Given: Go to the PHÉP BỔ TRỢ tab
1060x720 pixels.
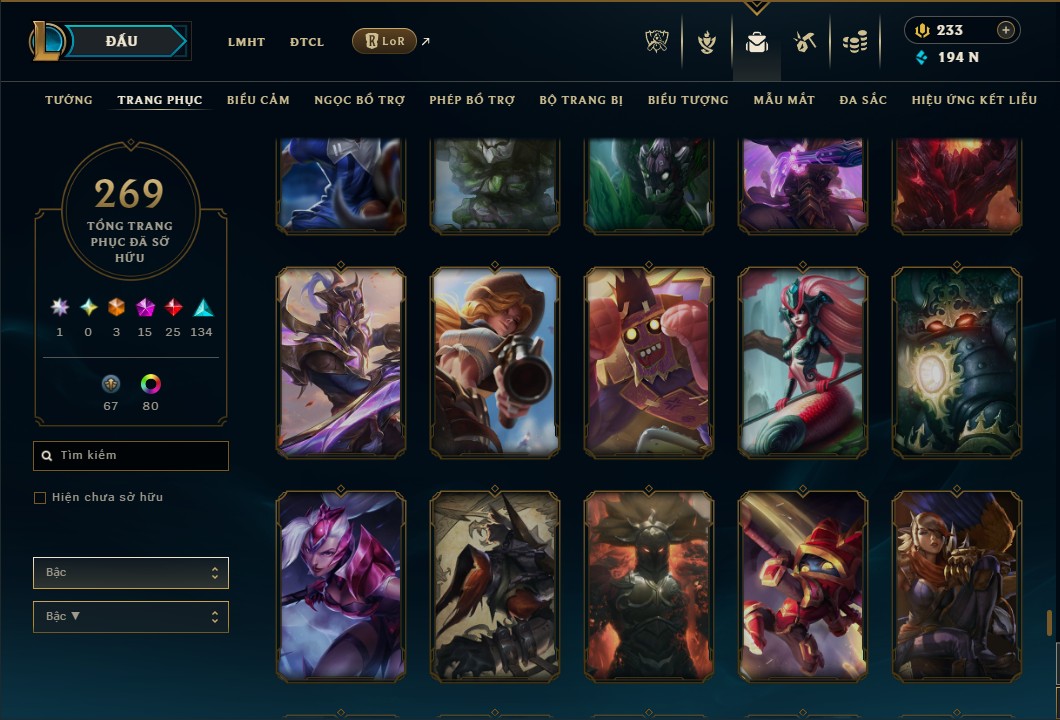Looking at the screenshot, I should 472,100.
